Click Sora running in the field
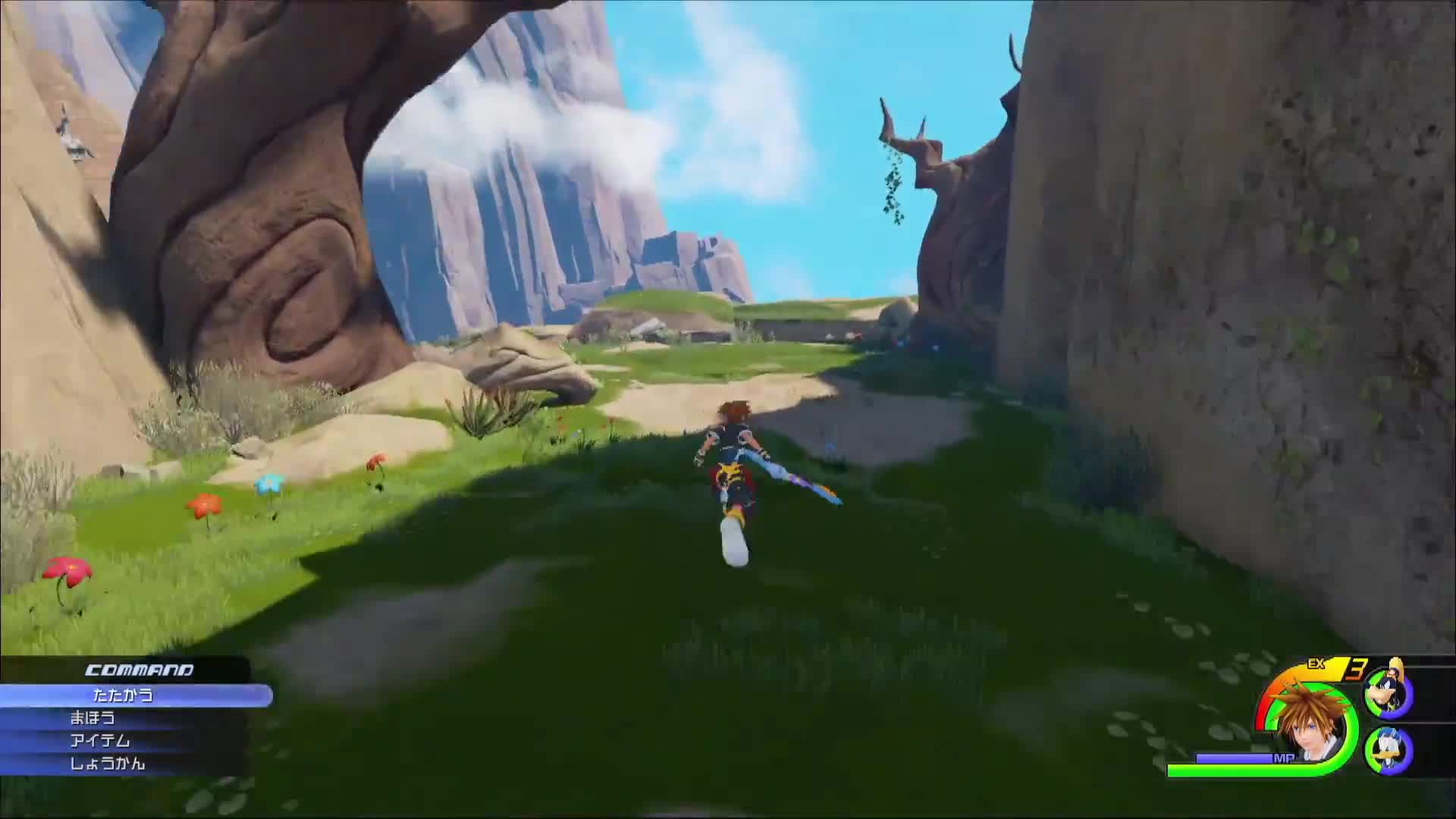The image size is (1456, 819). 732,466
